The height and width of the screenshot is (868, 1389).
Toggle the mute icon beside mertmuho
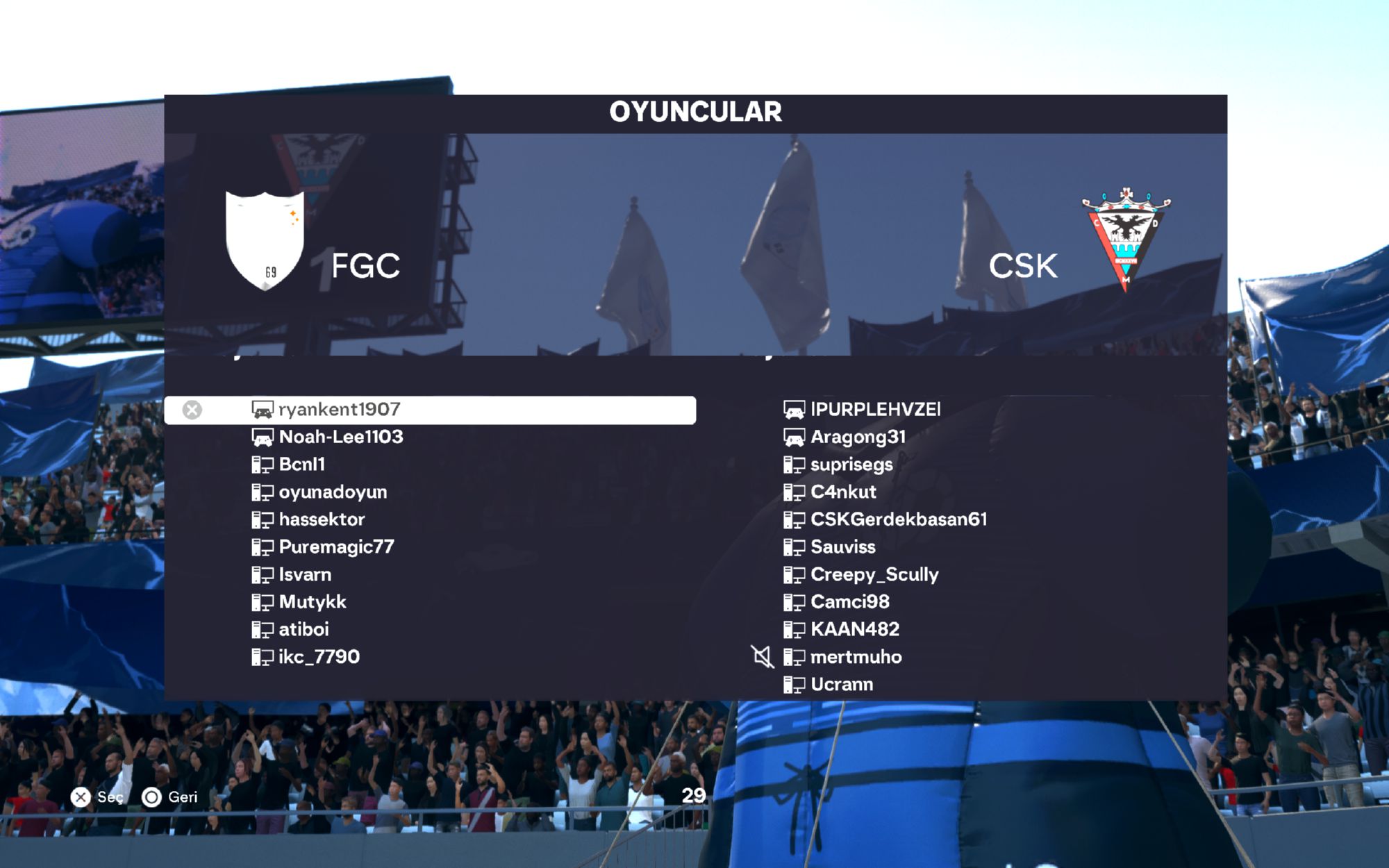[762, 657]
